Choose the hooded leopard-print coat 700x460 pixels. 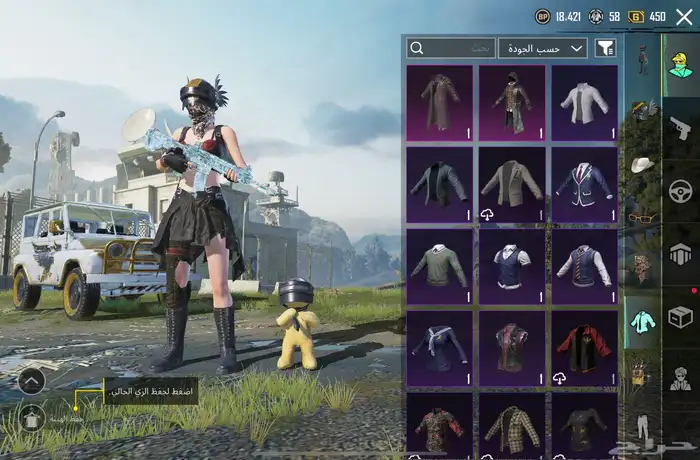point(512,102)
